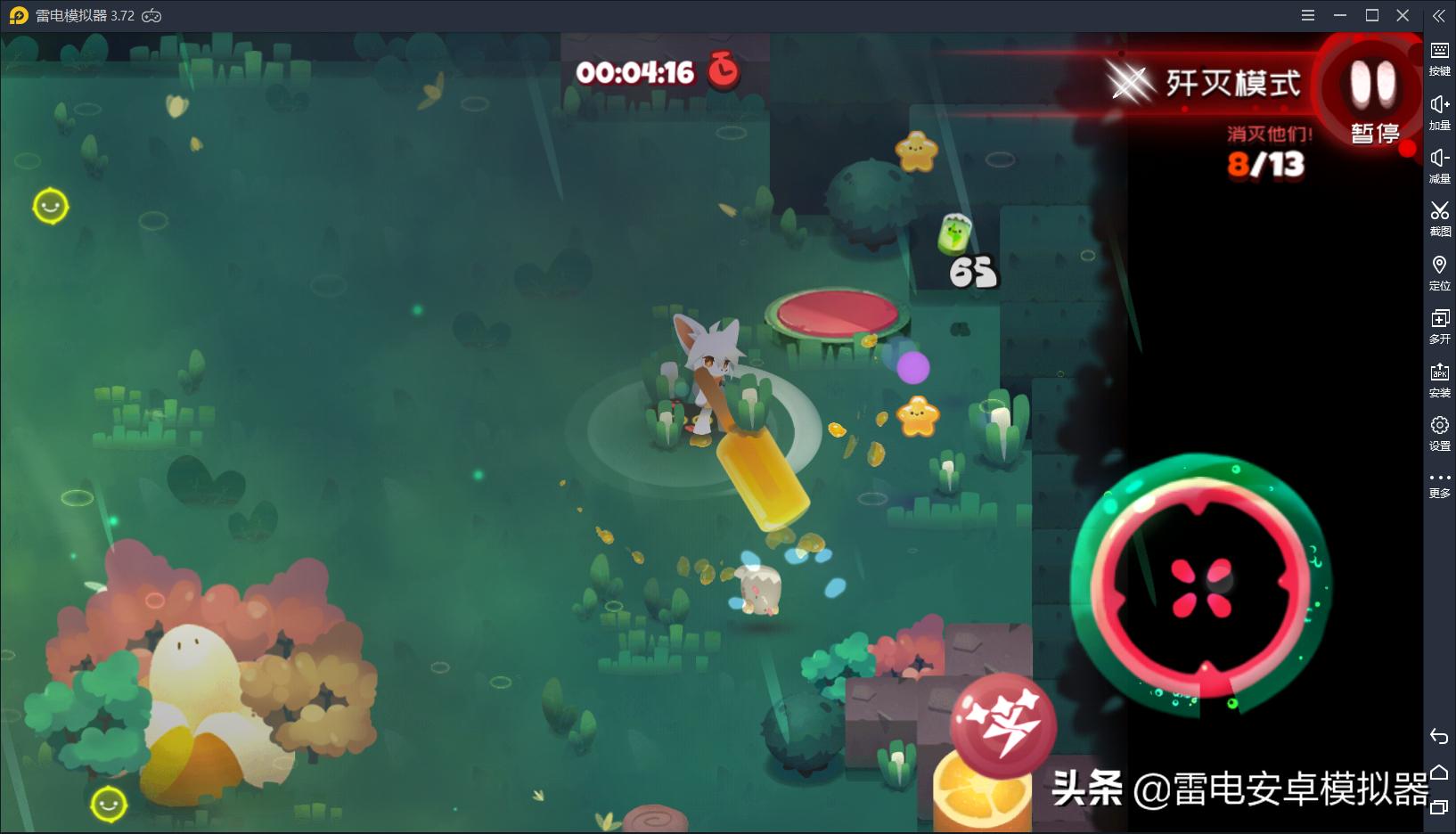Tap the Android home icon in sidebar
Image resolution: width=1456 pixels, height=834 pixels.
[x=1440, y=772]
